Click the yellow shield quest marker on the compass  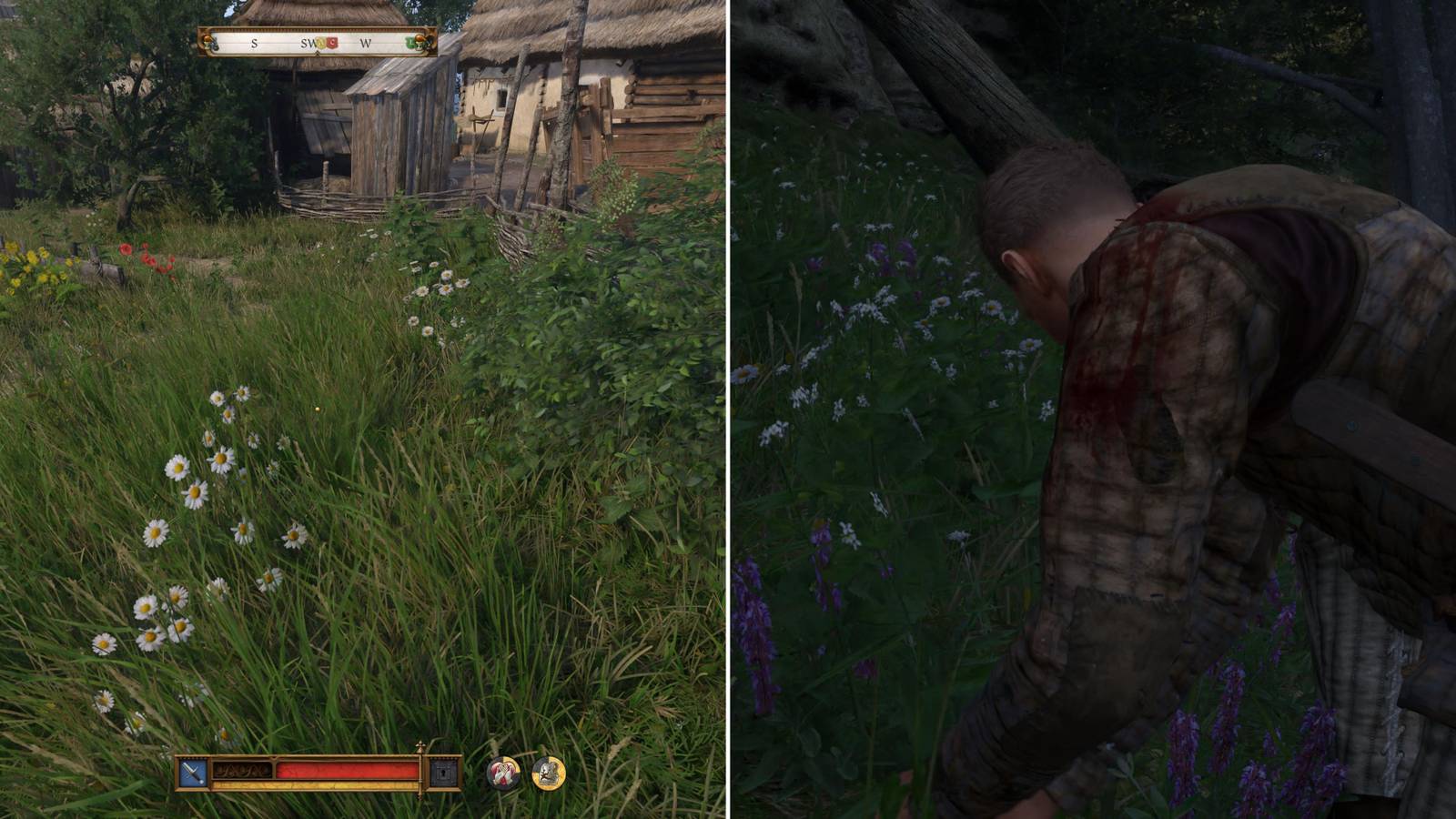pyautogui.click(x=321, y=43)
